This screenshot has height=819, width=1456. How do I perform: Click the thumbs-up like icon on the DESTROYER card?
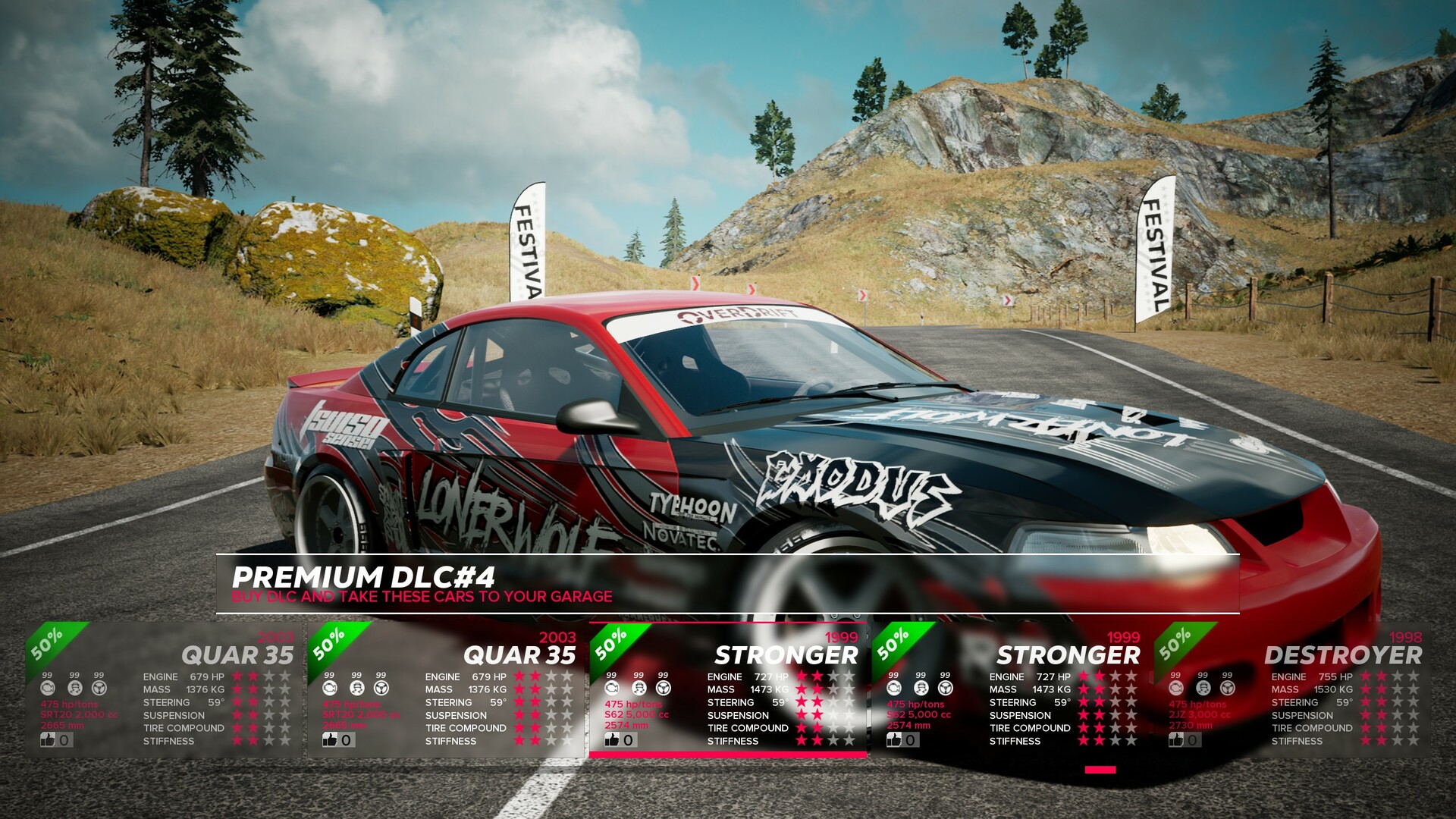point(1176,739)
